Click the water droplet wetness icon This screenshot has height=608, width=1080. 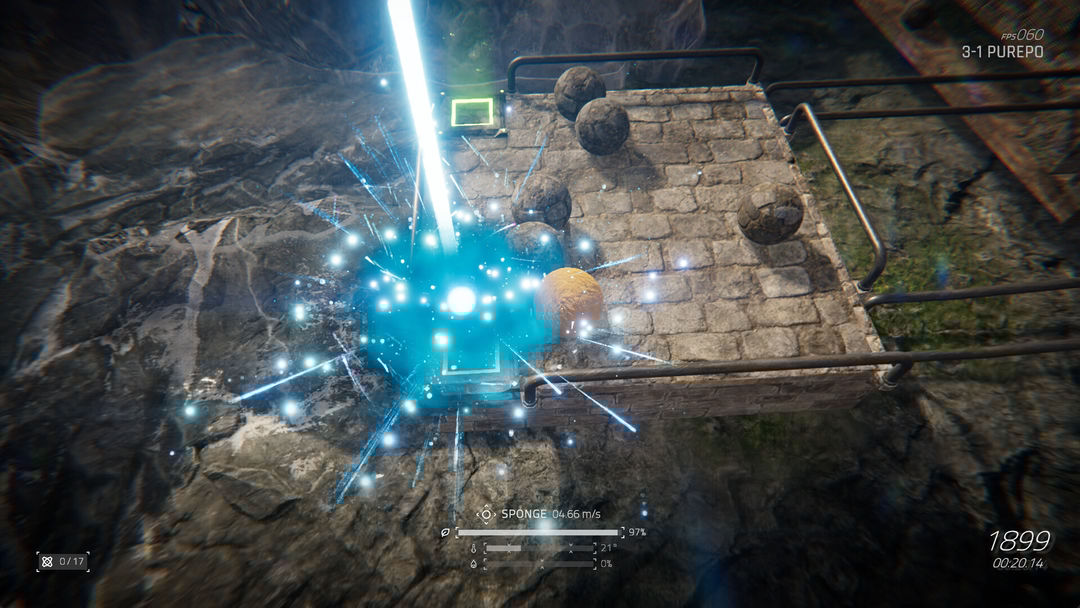pyautogui.click(x=474, y=563)
